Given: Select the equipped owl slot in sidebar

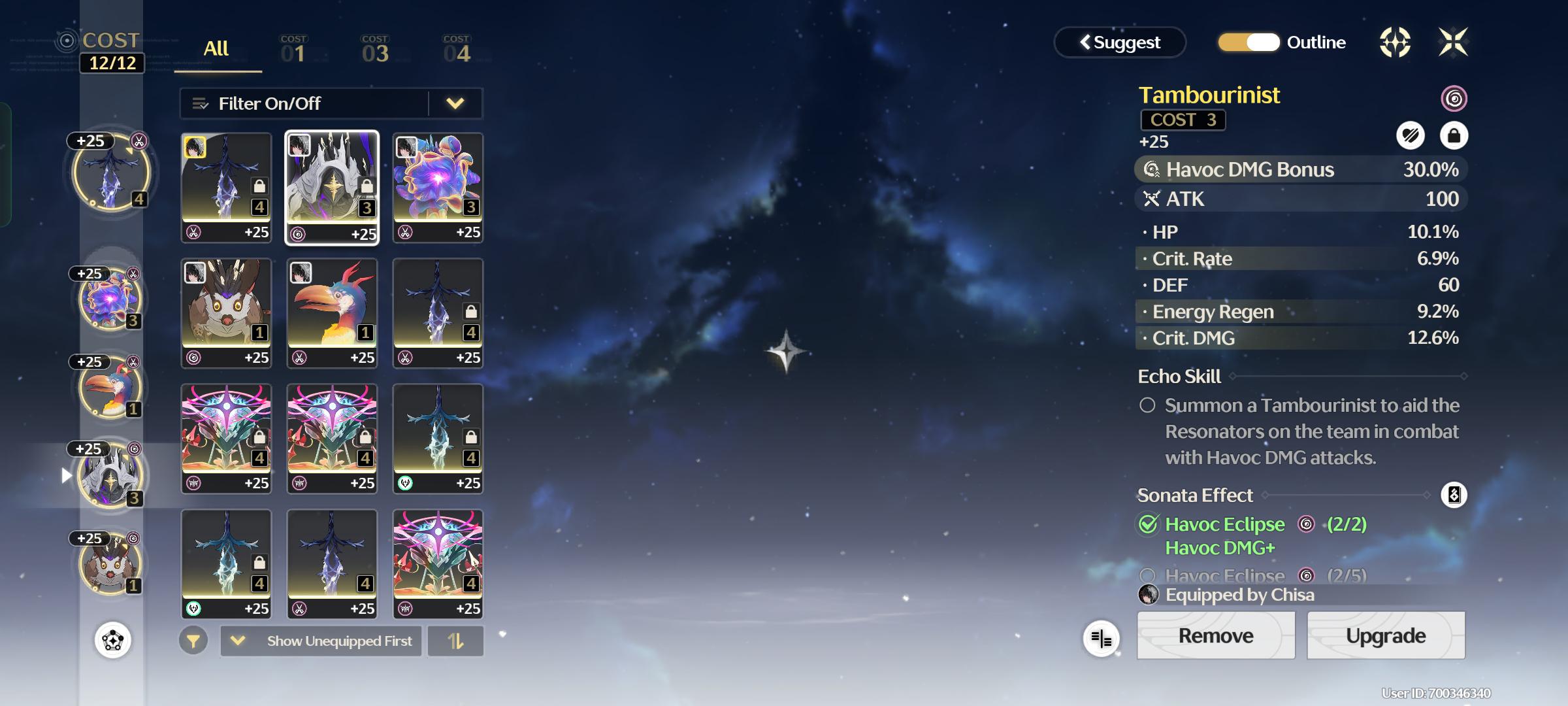Looking at the screenshot, I should 110,563.
